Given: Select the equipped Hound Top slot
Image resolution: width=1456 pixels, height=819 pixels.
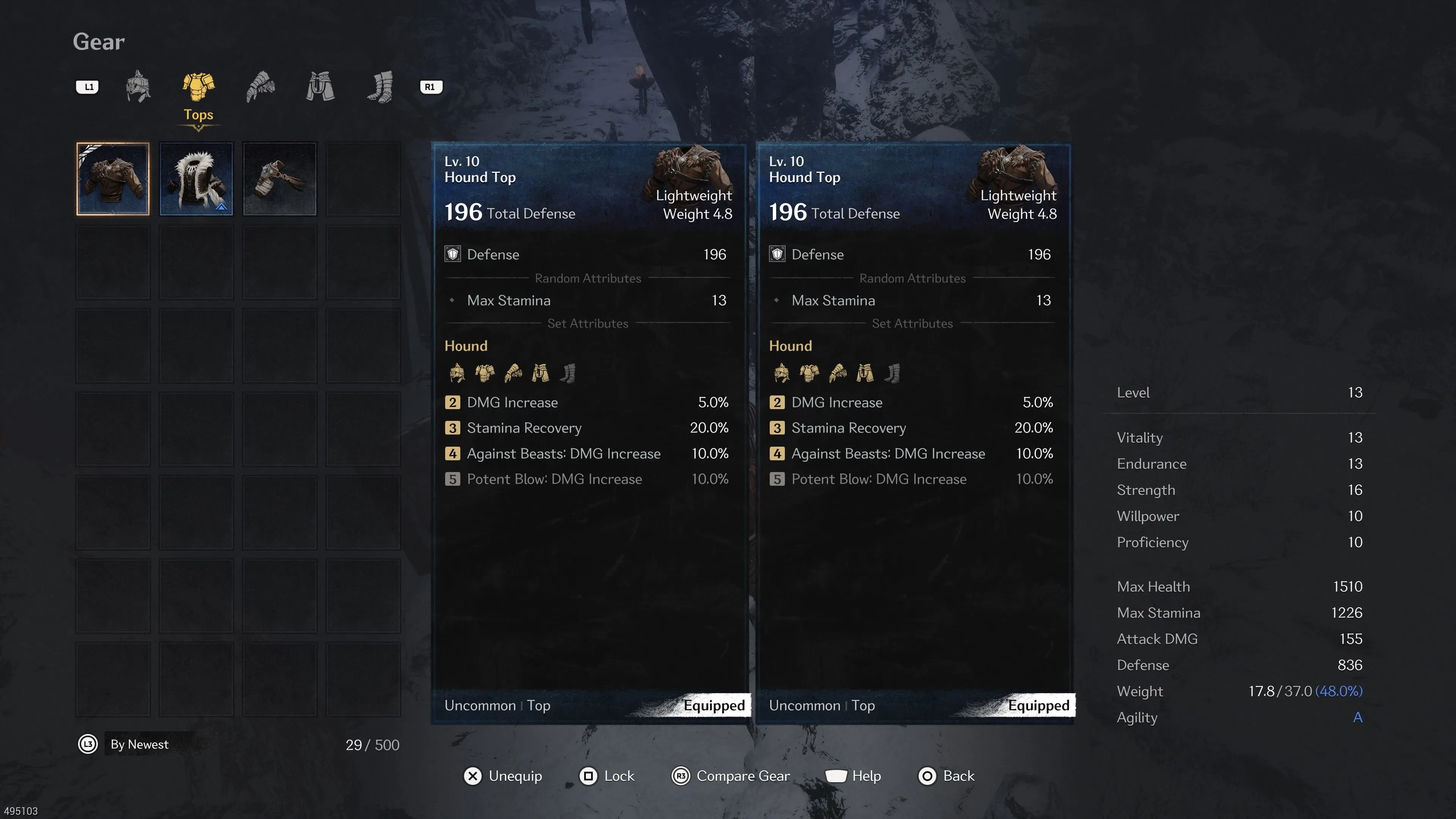Looking at the screenshot, I should [x=113, y=179].
